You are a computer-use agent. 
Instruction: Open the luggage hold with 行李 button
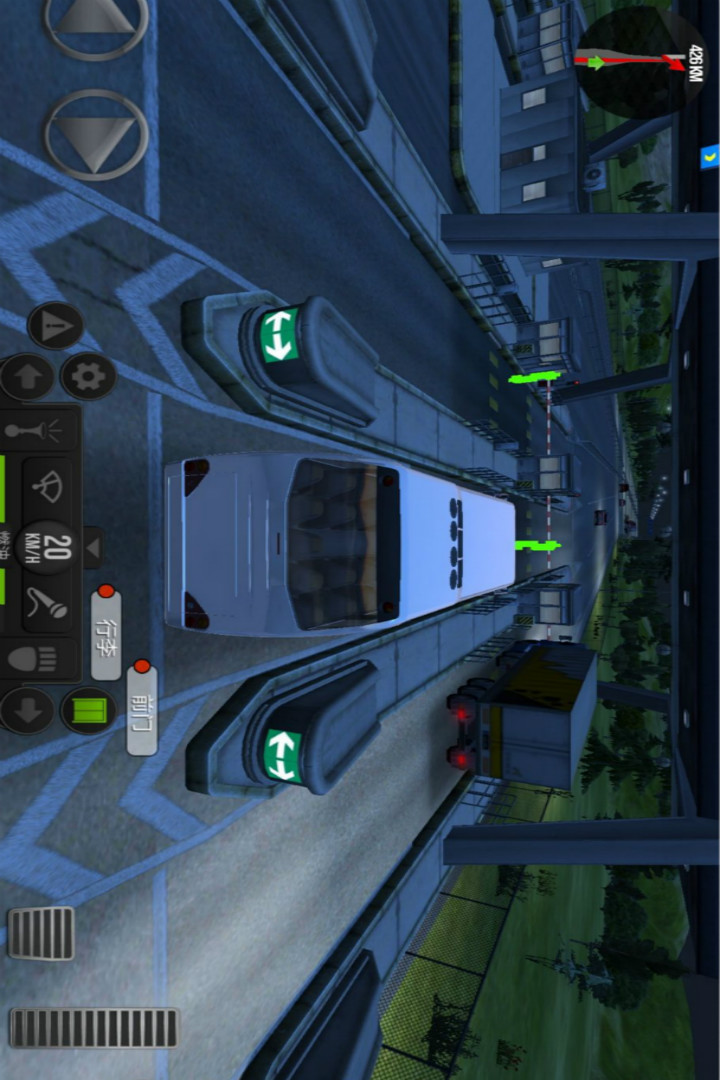click(106, 634)
